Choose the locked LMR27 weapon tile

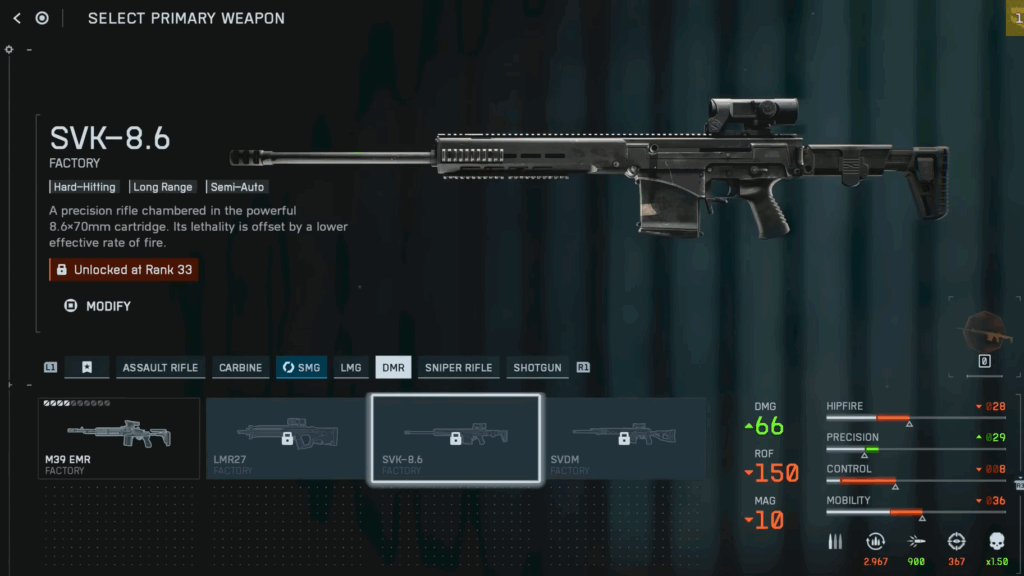tap(287, 438)
